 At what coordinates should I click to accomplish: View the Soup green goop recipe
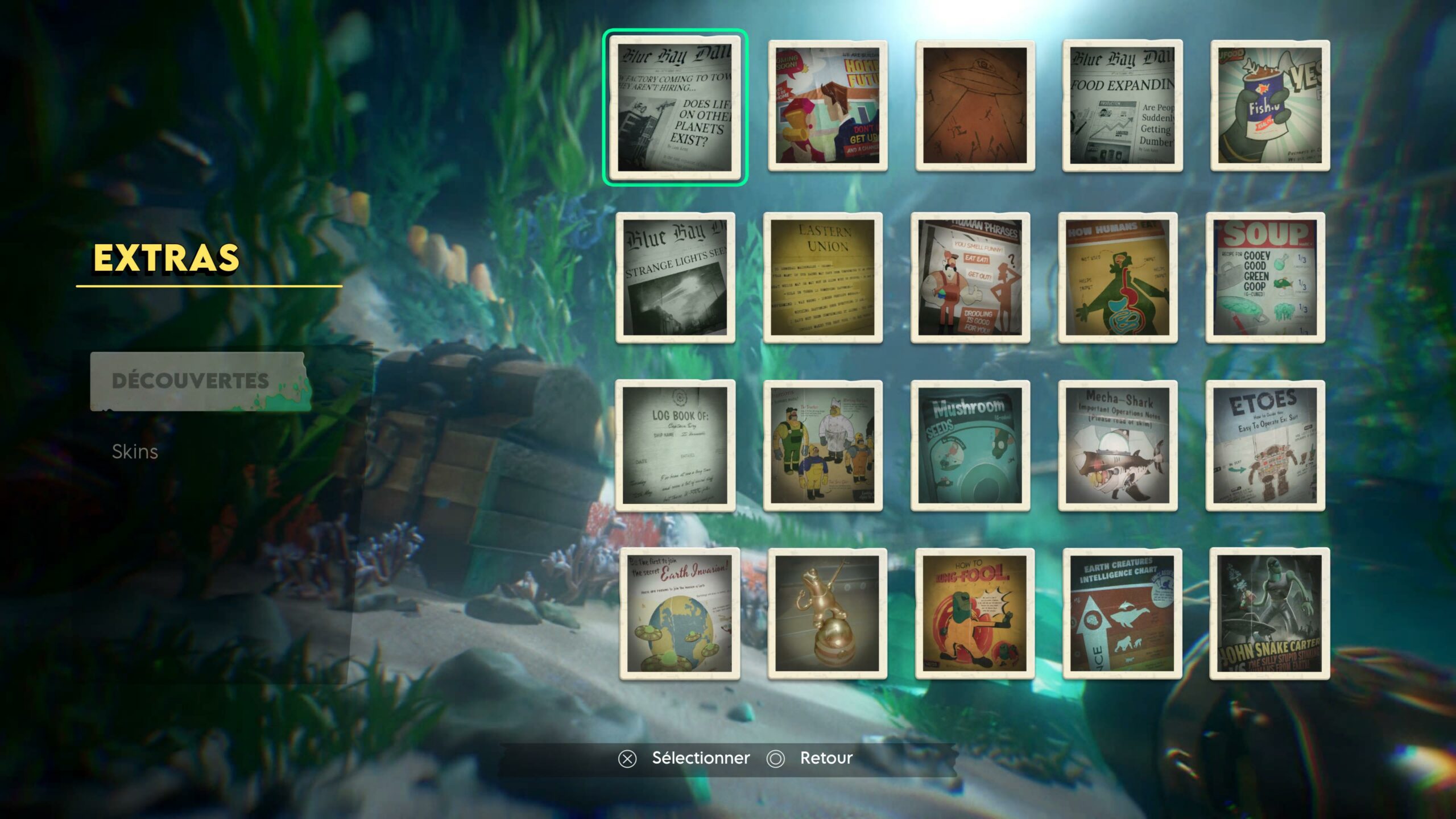coord(1265,278)
